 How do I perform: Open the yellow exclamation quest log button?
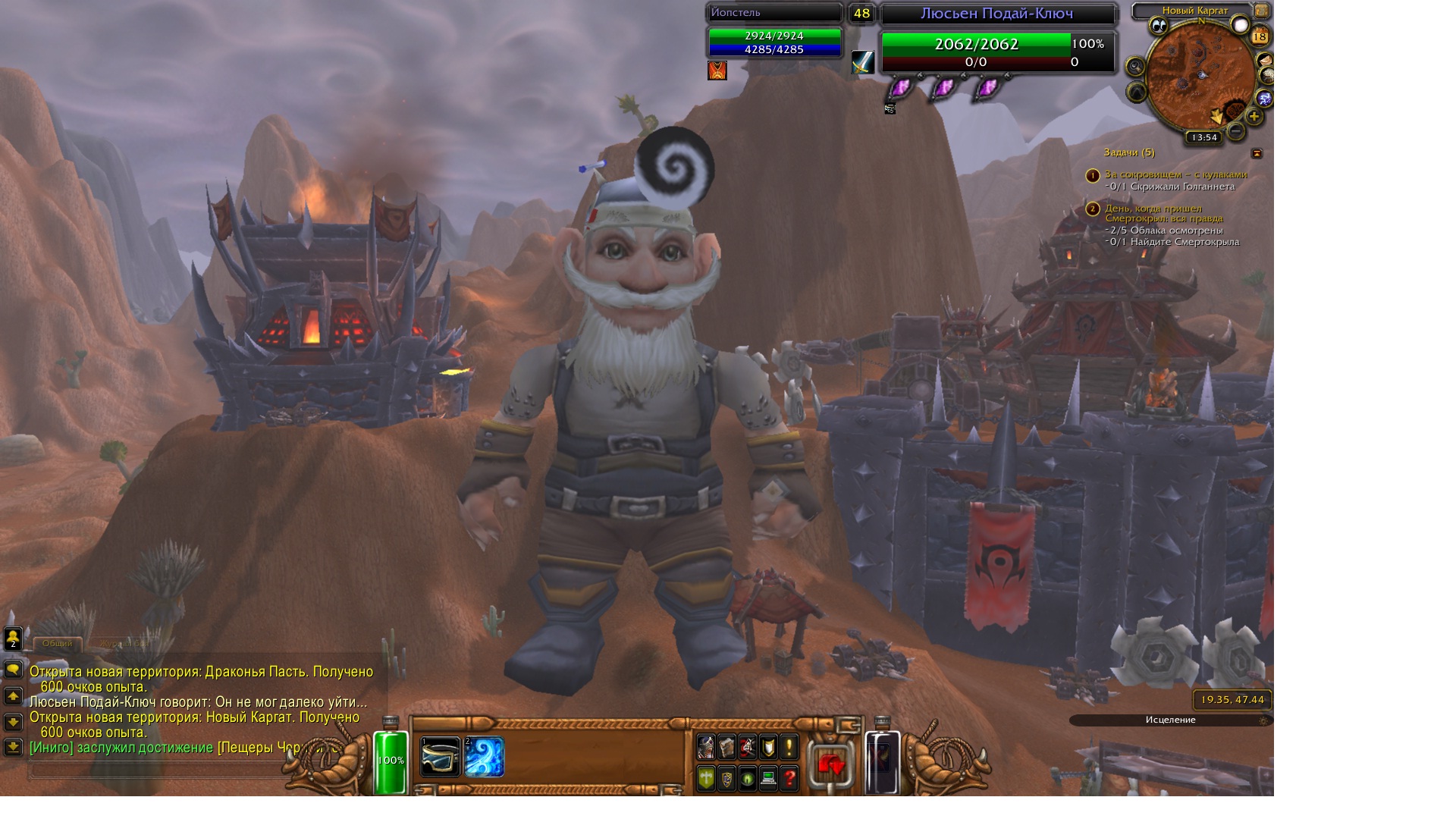789,748
